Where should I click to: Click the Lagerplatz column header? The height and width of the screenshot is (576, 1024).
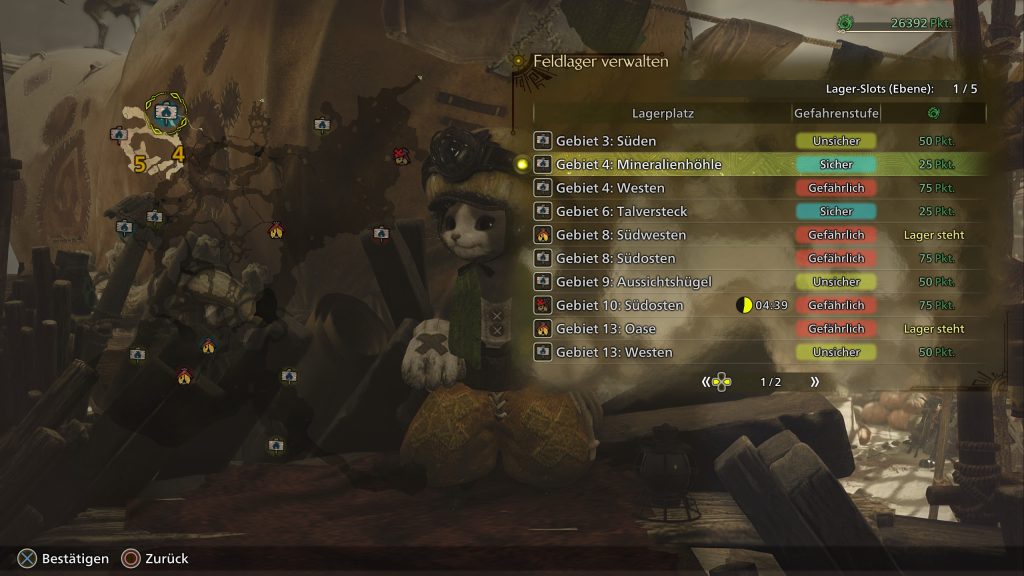[x=663, y=114]
